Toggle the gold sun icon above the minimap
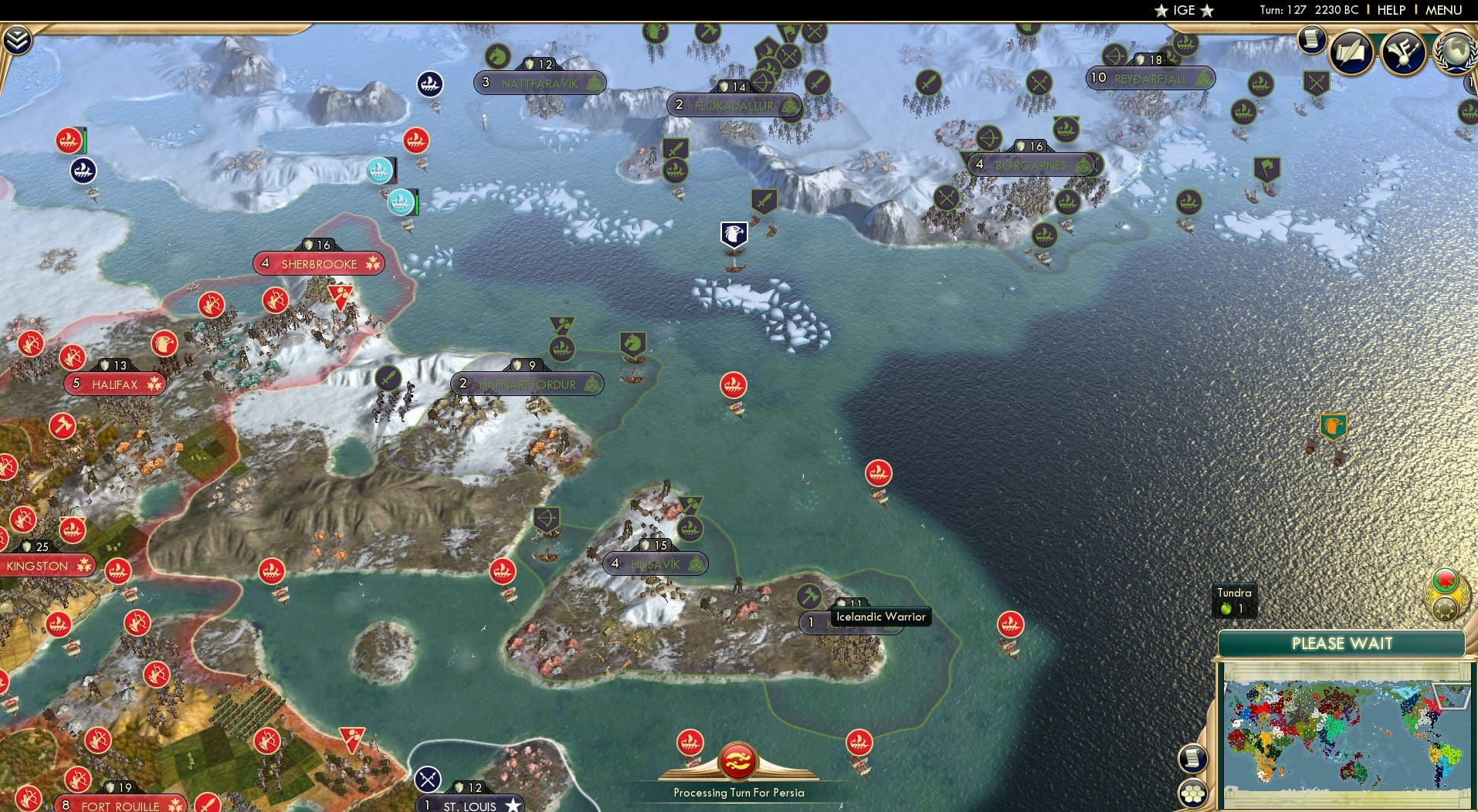 pyautogui.click(x=1446, y=608)
